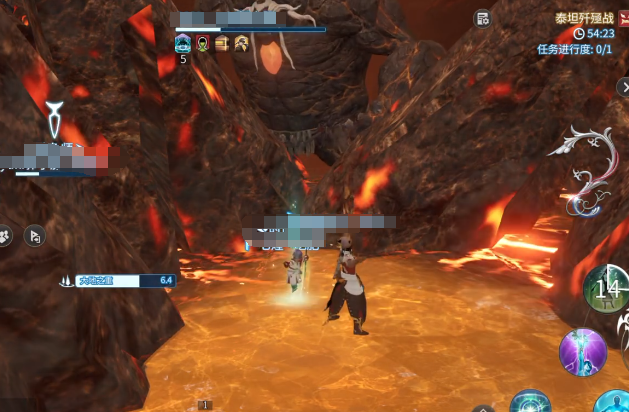Expand the collapsed panel arrow on the right edge
This screenshot has width=629, height=412.
tap(623, 87)
